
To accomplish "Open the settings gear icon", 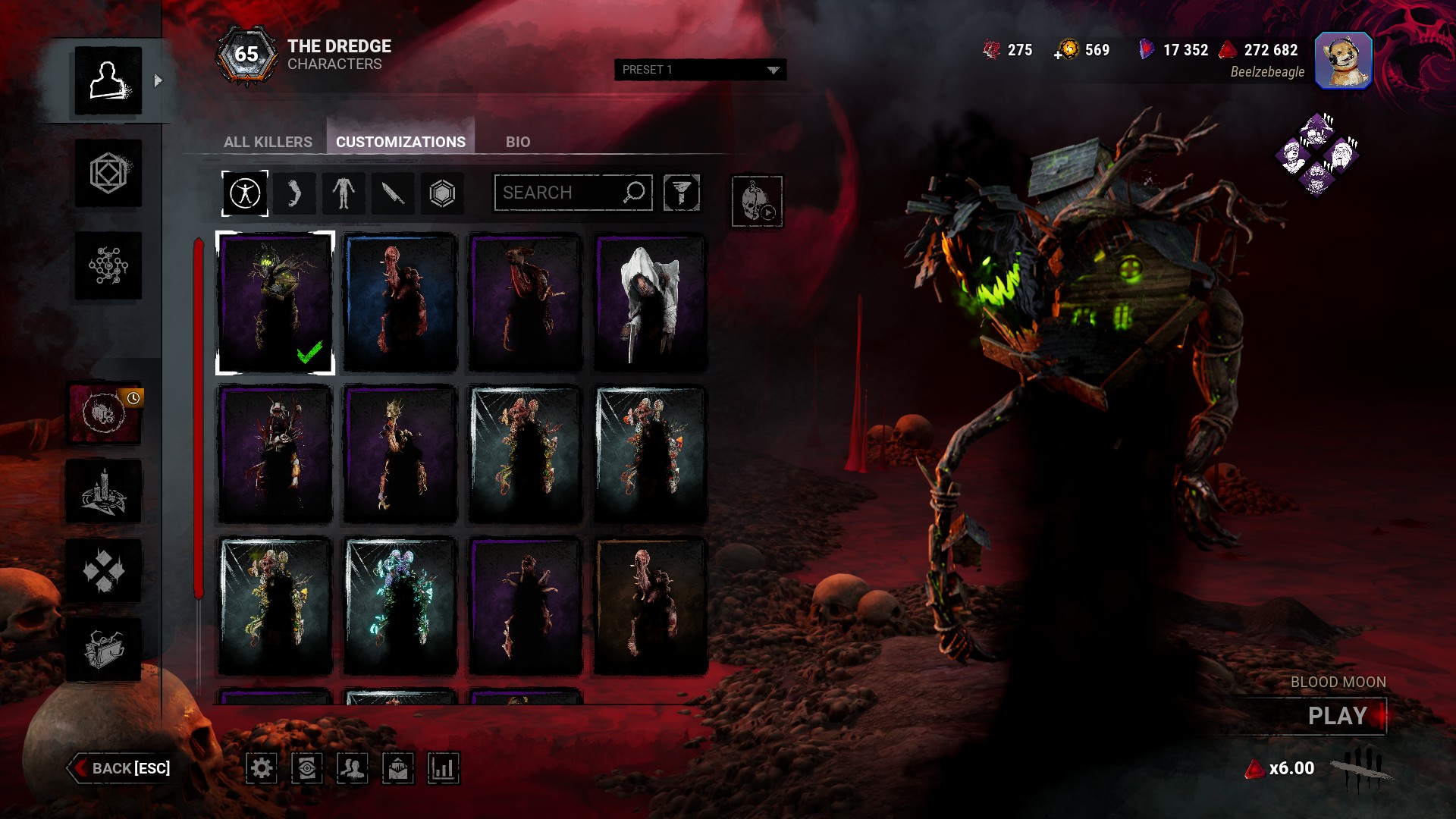I will pos(262,768).
